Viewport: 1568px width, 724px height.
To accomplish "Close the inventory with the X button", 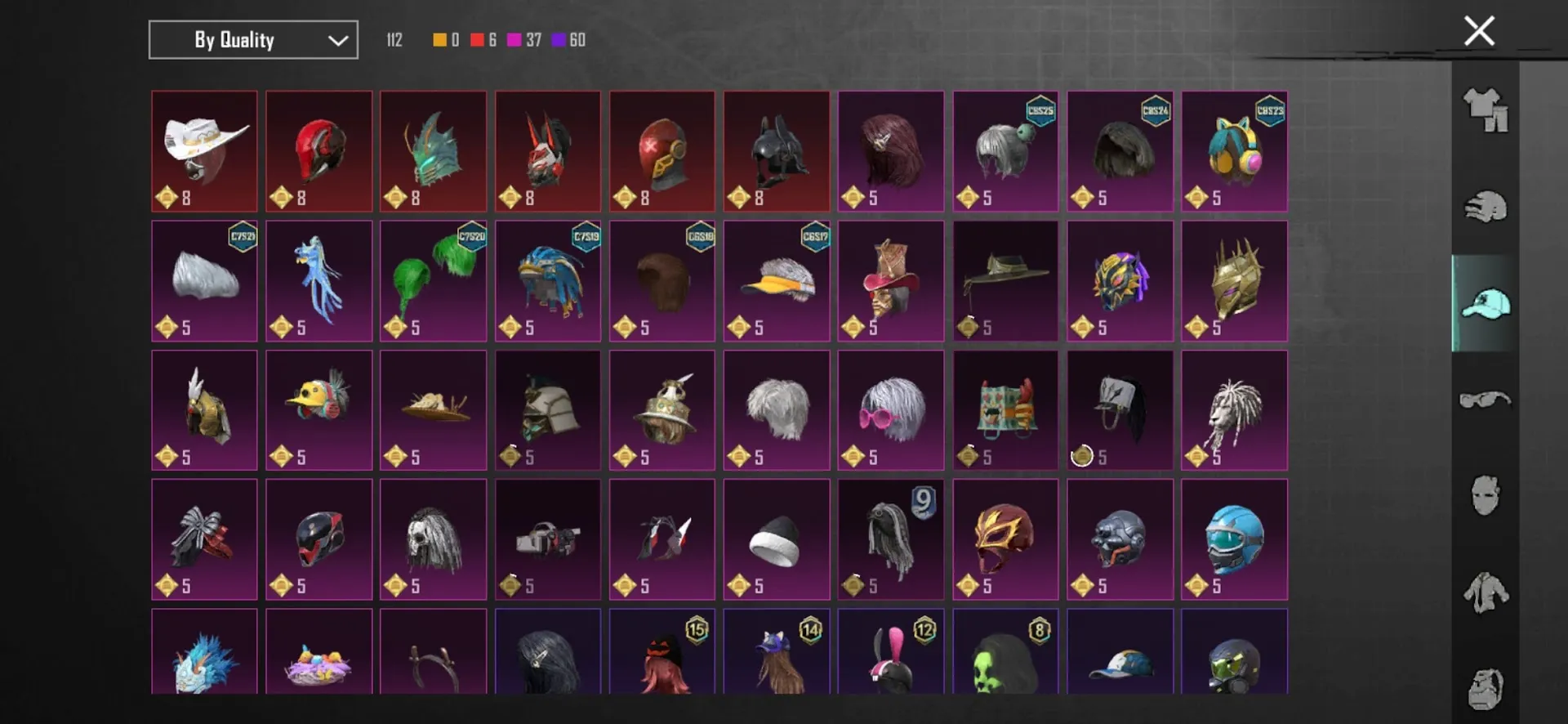I will click(x=1478, y=30).
